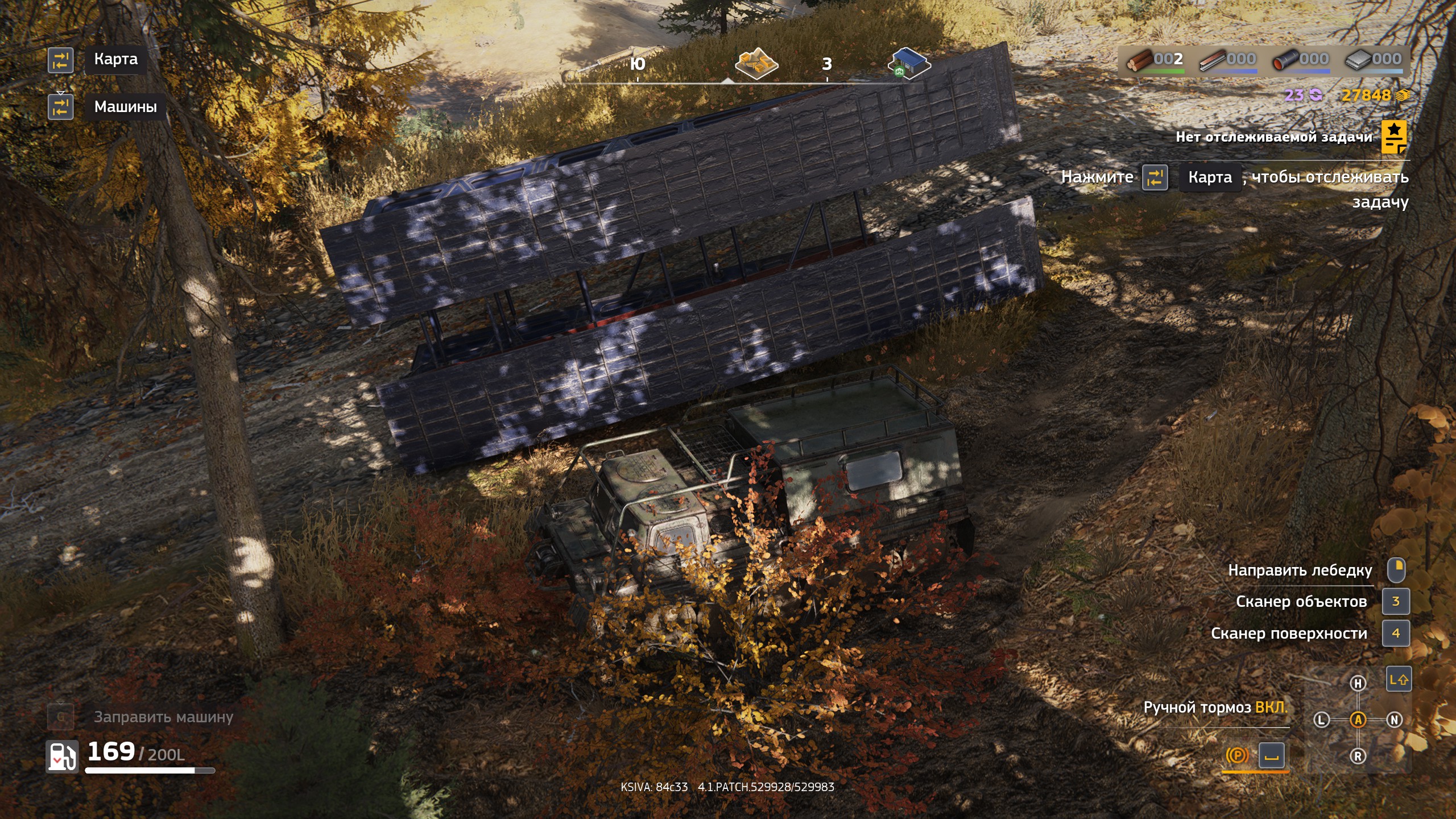Click the garage icon on the compass bar
The image size is (1456, 819).
click(x=911, y=64)
